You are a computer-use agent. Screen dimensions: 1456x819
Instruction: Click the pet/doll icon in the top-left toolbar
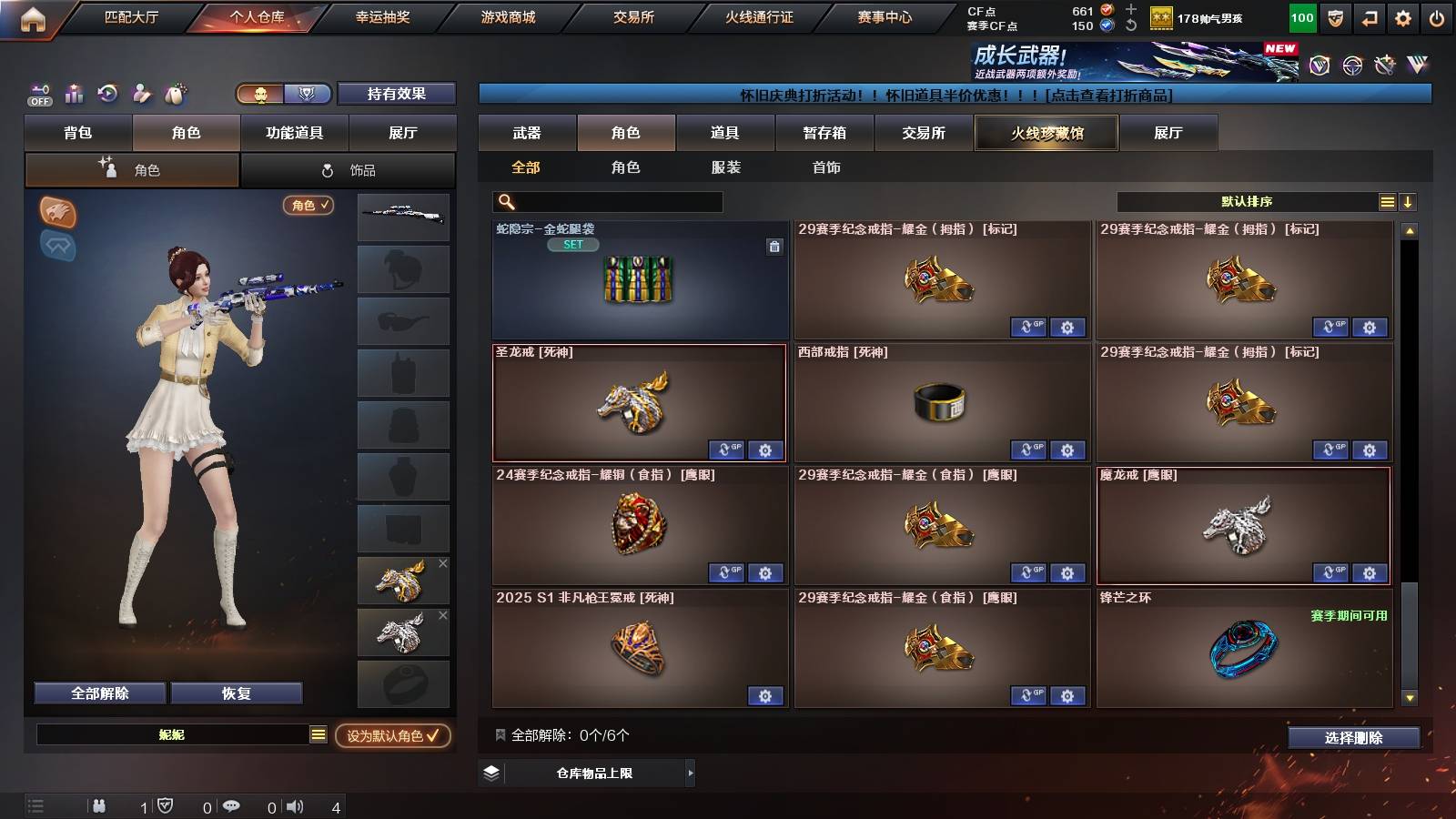pyautogui.click(x=176, y=92)
